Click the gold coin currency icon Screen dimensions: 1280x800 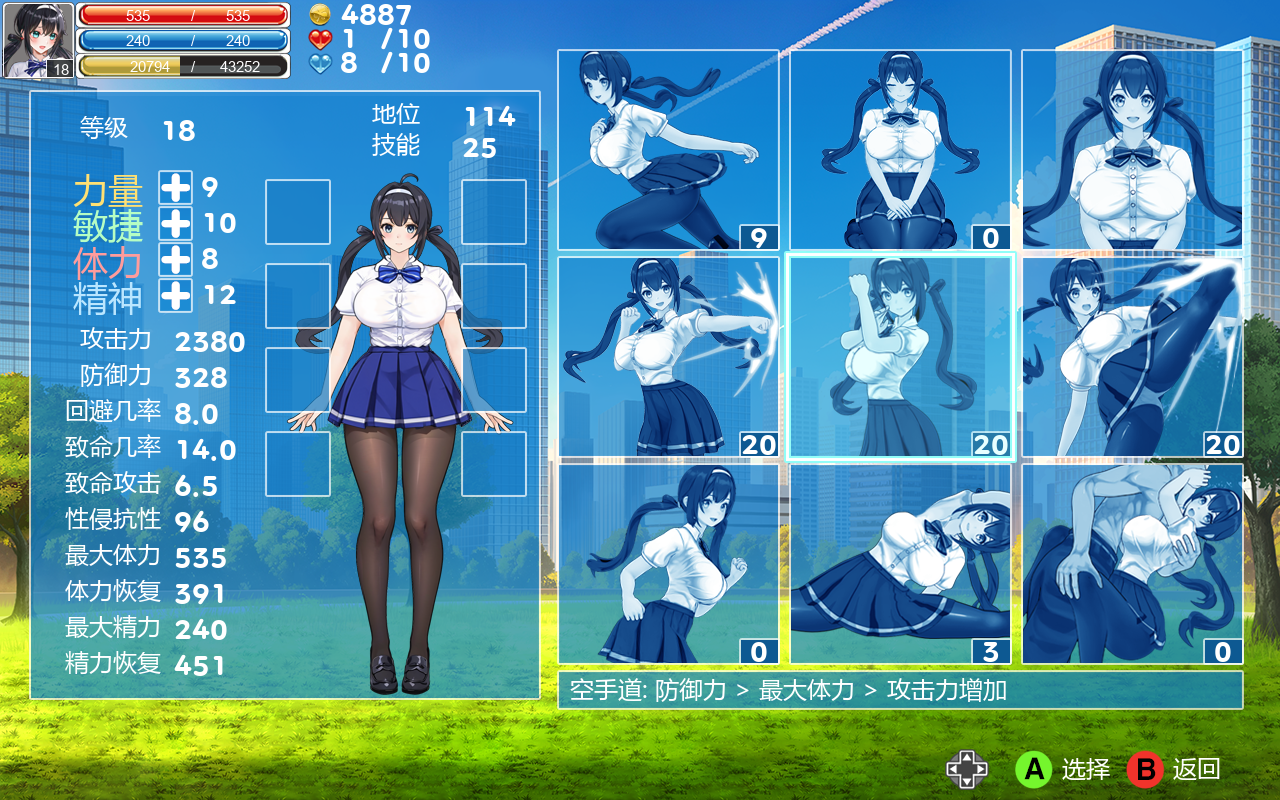322,15
